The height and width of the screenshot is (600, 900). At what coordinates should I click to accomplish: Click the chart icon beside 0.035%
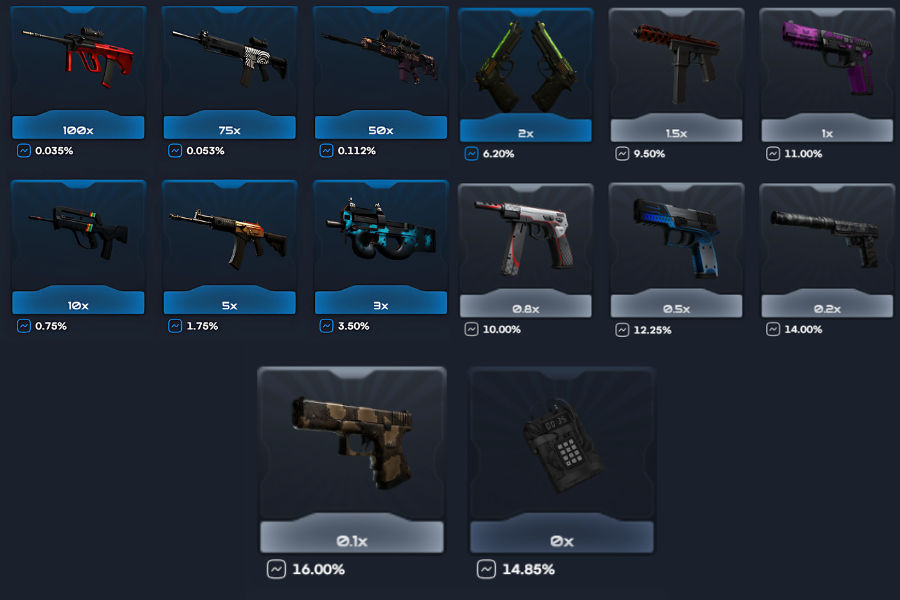tap(24, 151)
